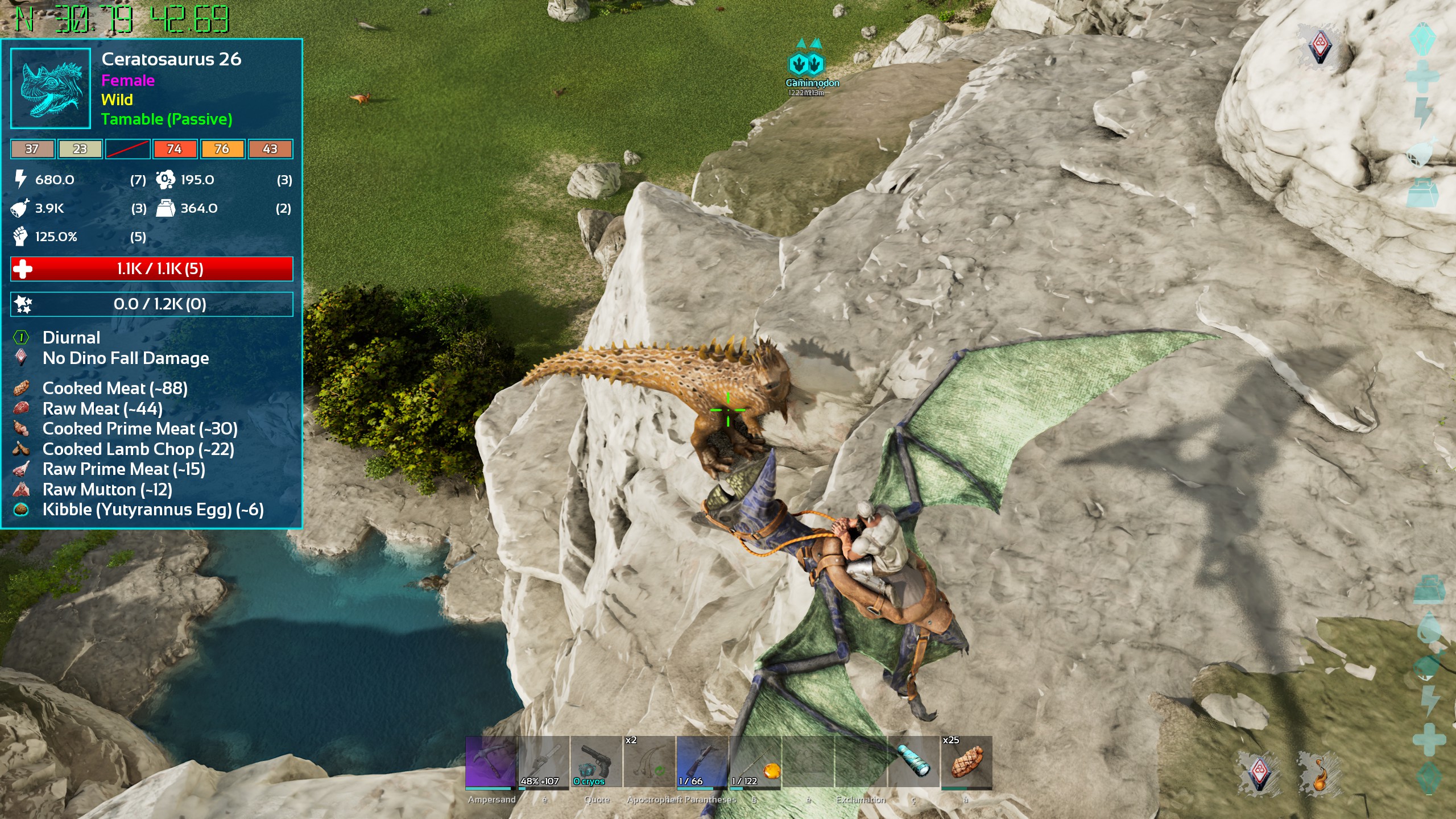This screenshot has height=819, width=1456.
Task: Select color region swatch numbered 37
Action: point(32,149)
